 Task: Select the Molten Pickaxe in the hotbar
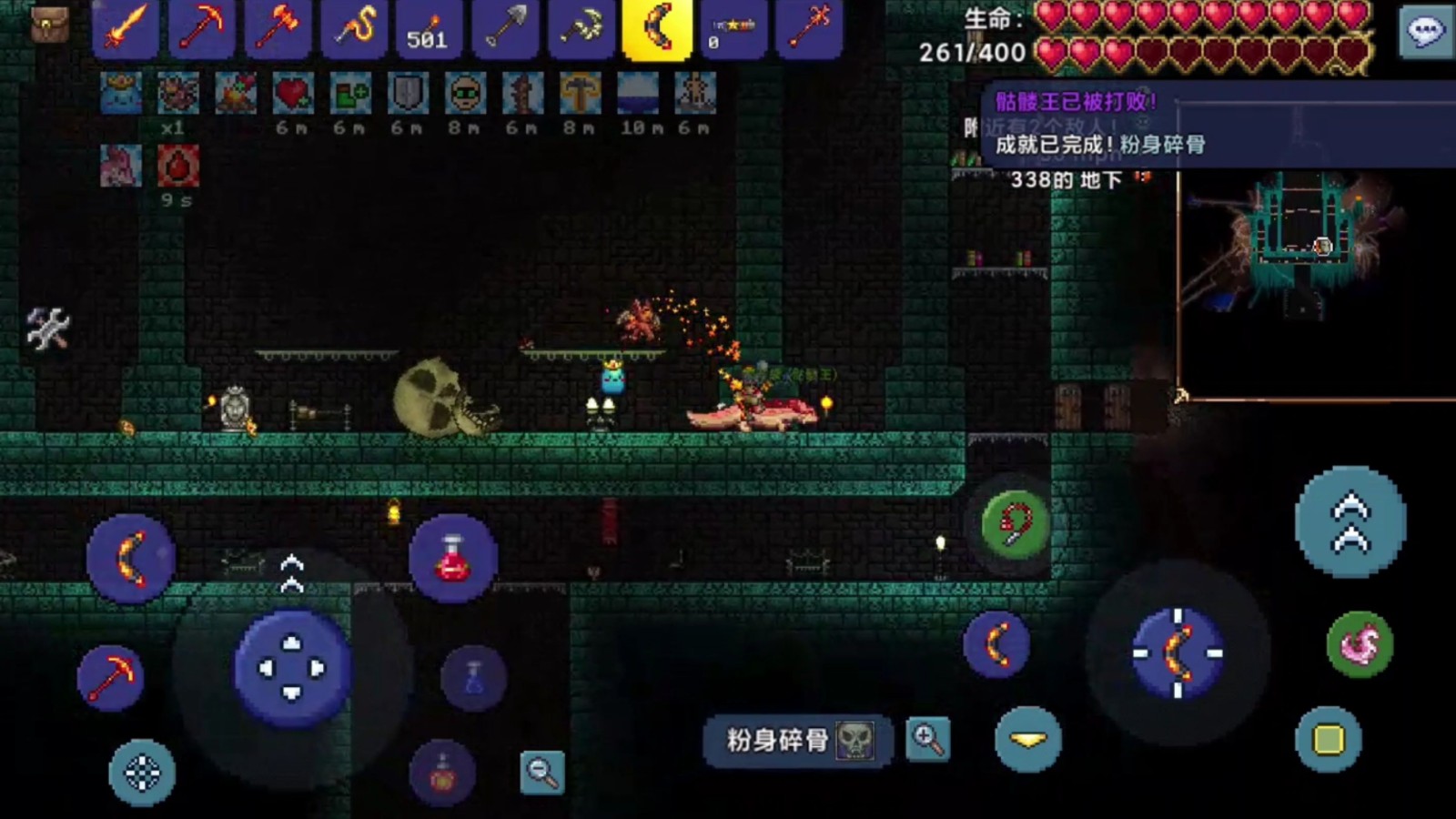point(202,28)
